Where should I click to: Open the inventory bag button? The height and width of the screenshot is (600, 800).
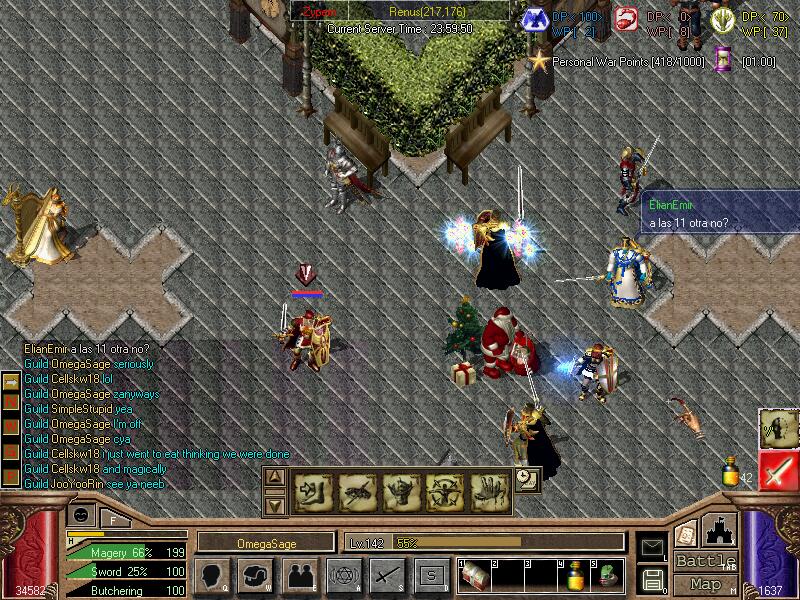pos(256,575)
